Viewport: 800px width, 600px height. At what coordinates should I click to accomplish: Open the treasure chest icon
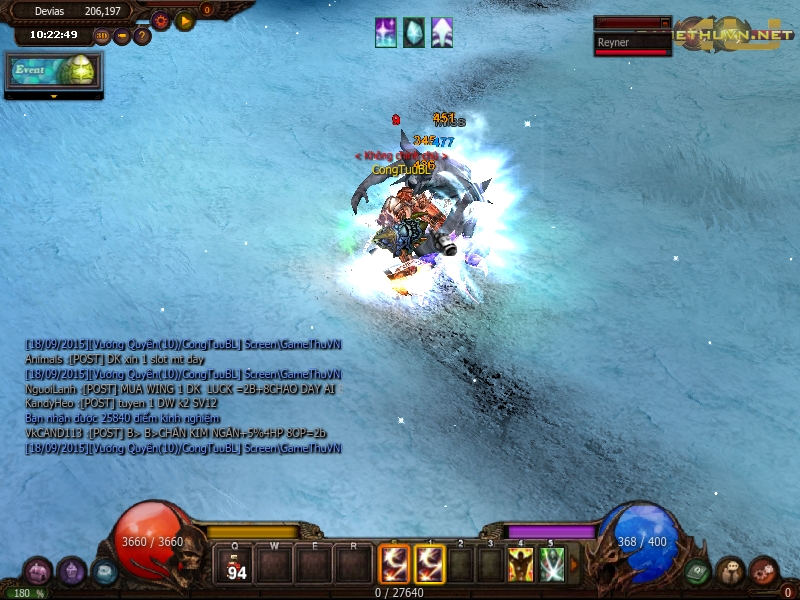(38, 572)
